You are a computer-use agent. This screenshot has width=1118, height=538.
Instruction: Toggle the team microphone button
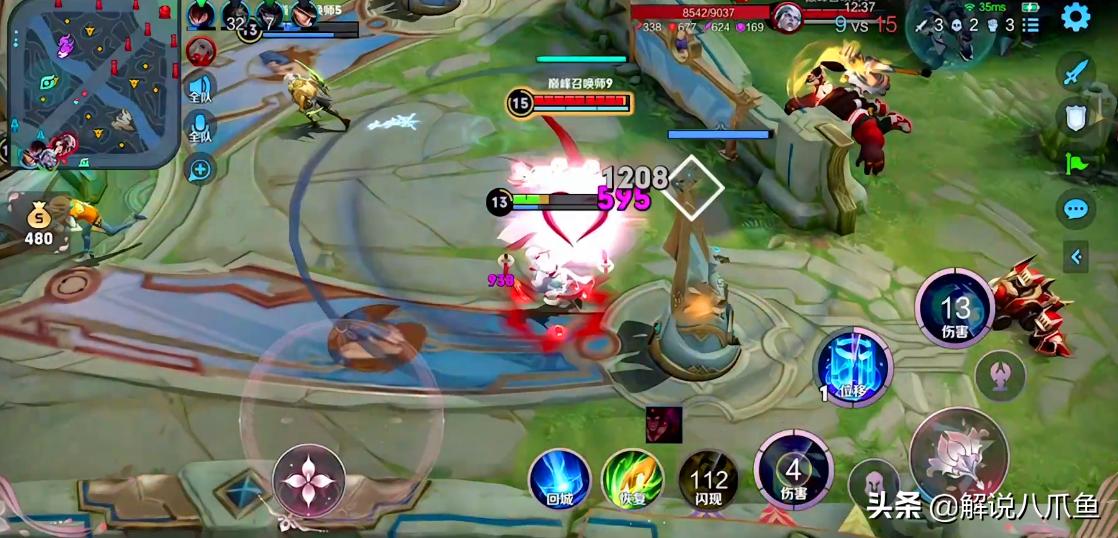coord(200,129)
